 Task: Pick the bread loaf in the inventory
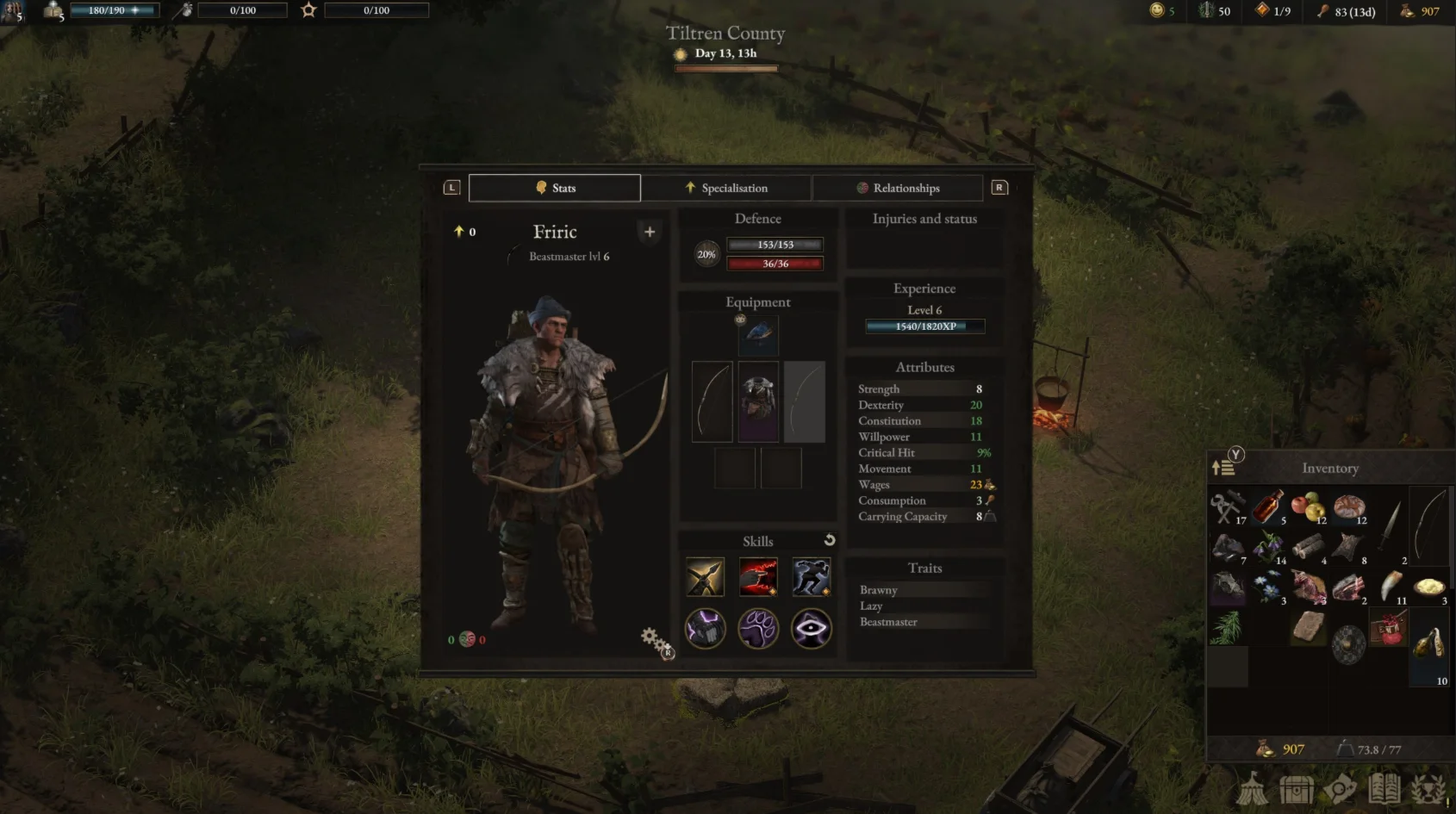coord(1348,506)
